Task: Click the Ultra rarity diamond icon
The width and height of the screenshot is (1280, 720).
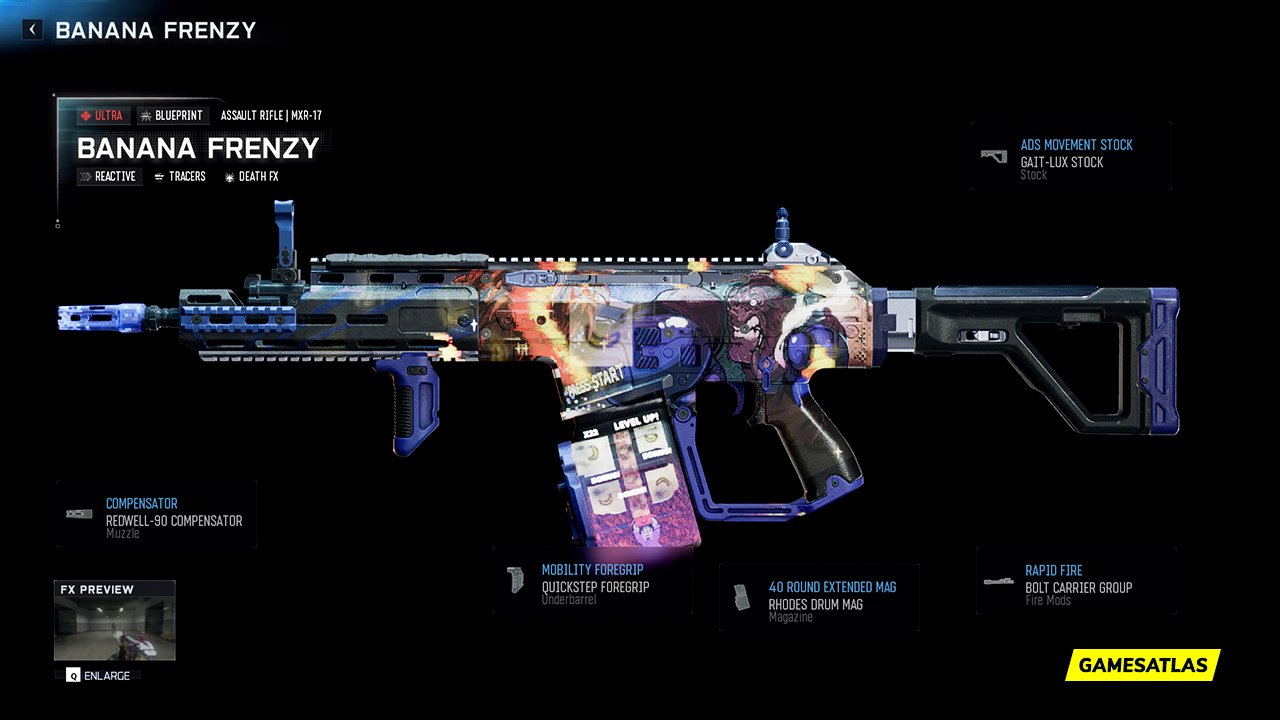Action: click(85, 115)
